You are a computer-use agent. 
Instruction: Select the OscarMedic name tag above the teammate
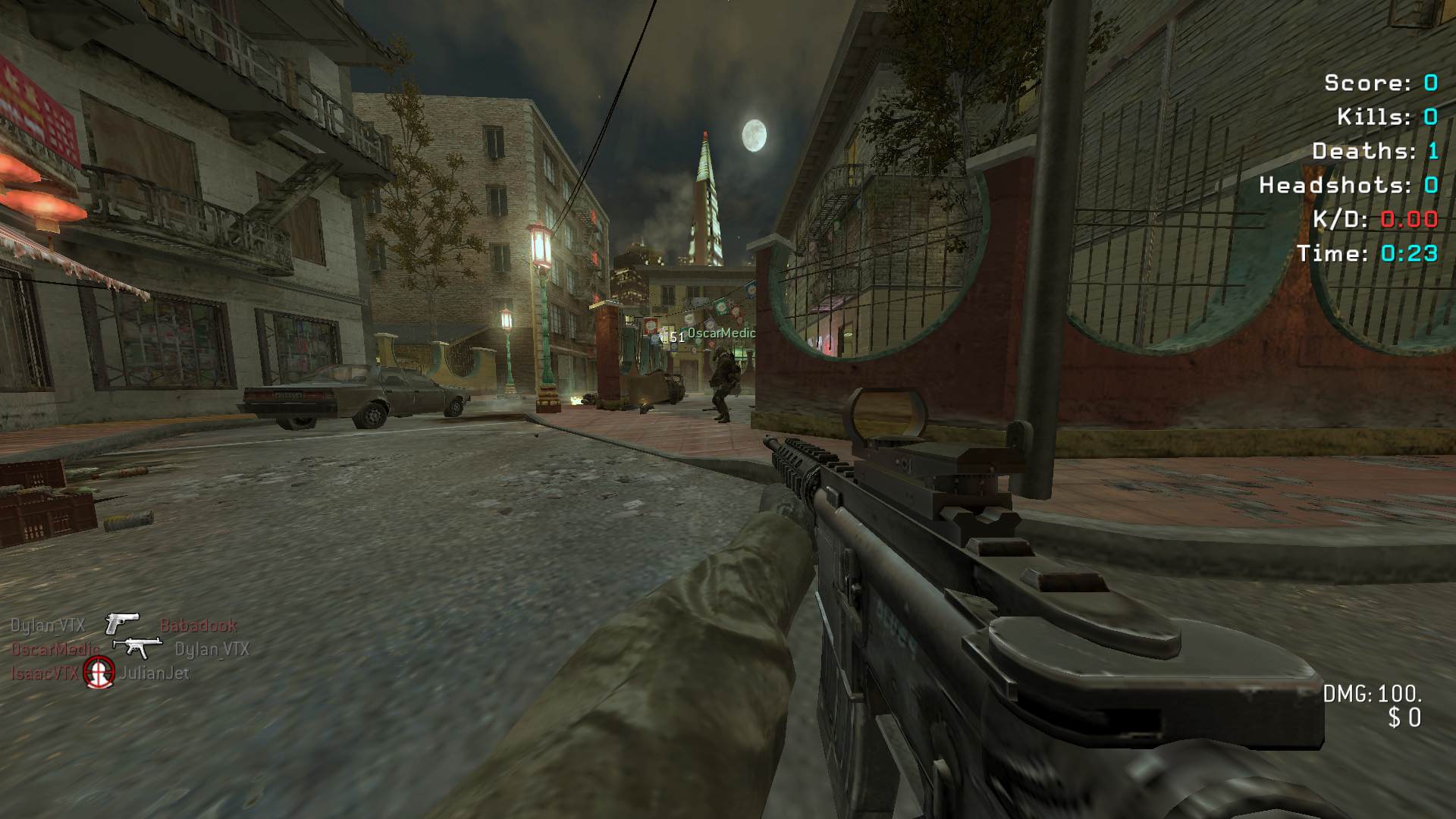coord(721,333)
